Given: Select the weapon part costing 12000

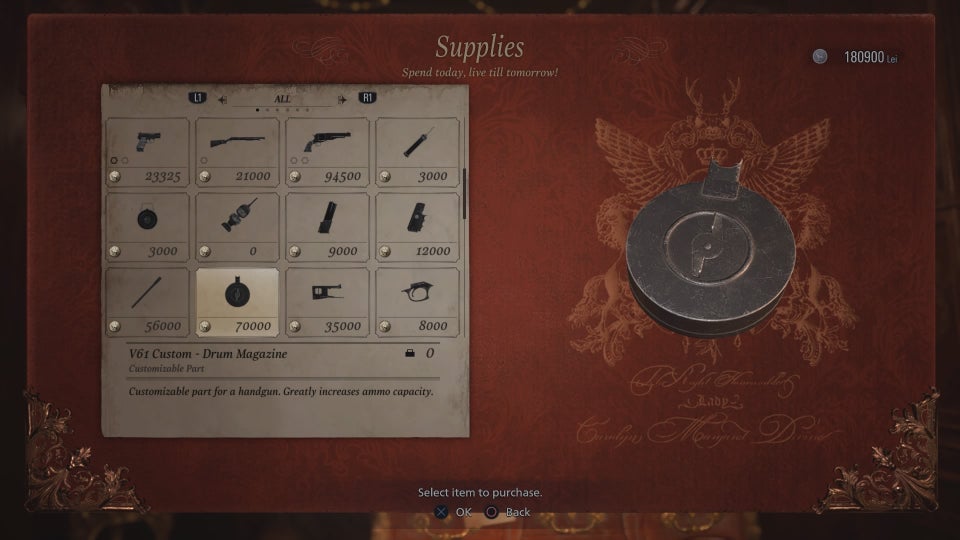Looking at the screenshot, I should click(x=417, y=226).
